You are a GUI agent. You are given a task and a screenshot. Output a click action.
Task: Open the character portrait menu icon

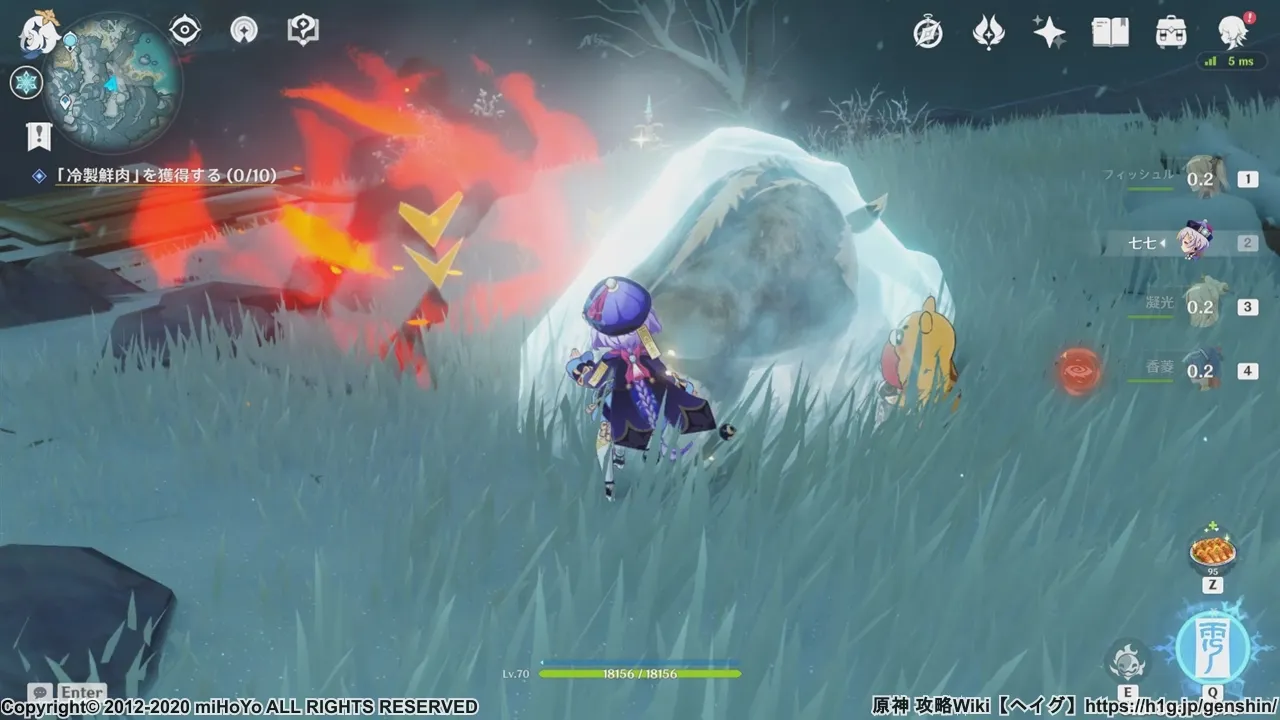pyautogui.click(x=1232, y=33)
